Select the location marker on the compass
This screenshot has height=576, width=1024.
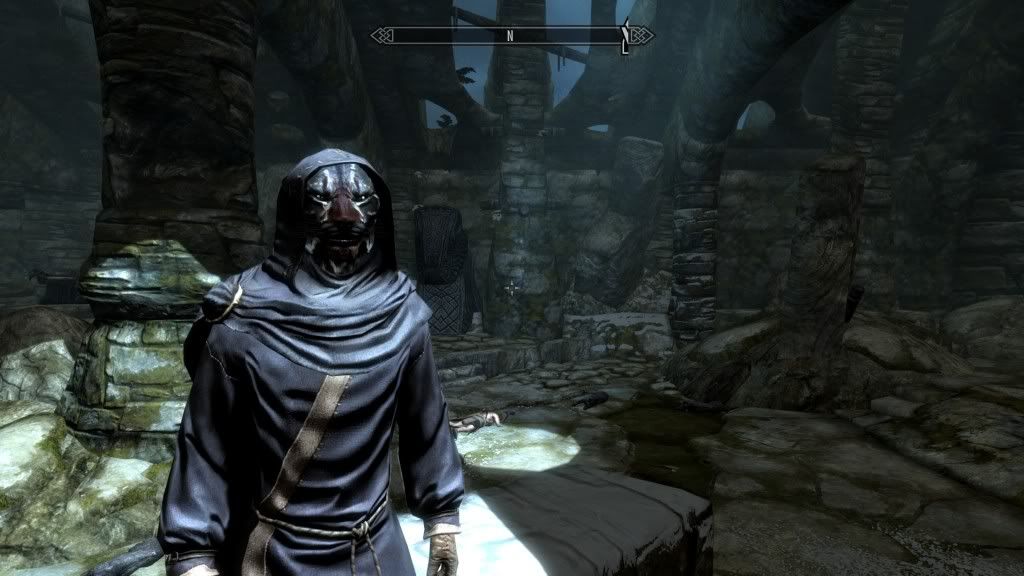pyautogui.click(x=625, y=36)
